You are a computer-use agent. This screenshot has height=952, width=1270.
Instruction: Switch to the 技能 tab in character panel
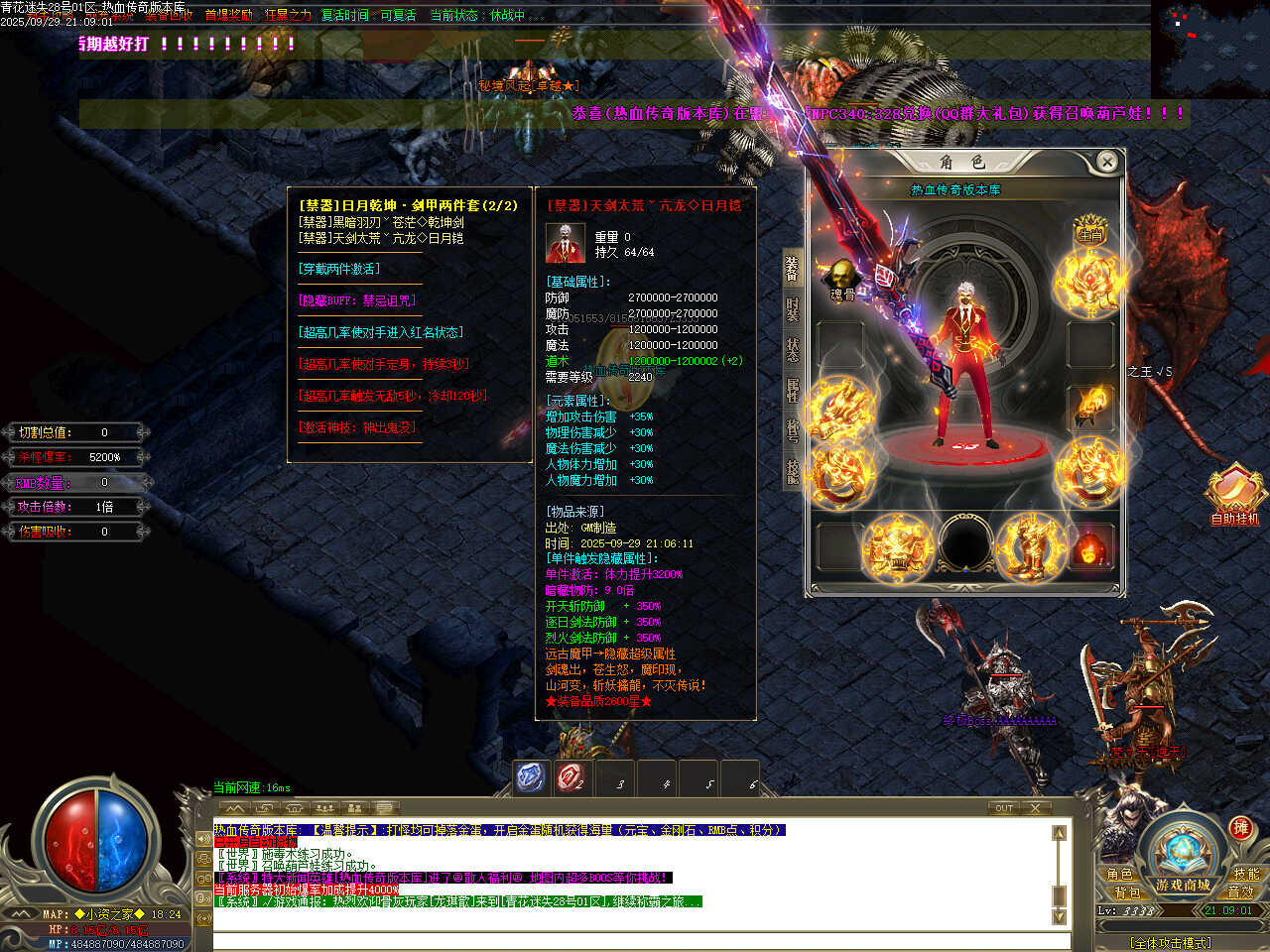[x=793, y=471]
